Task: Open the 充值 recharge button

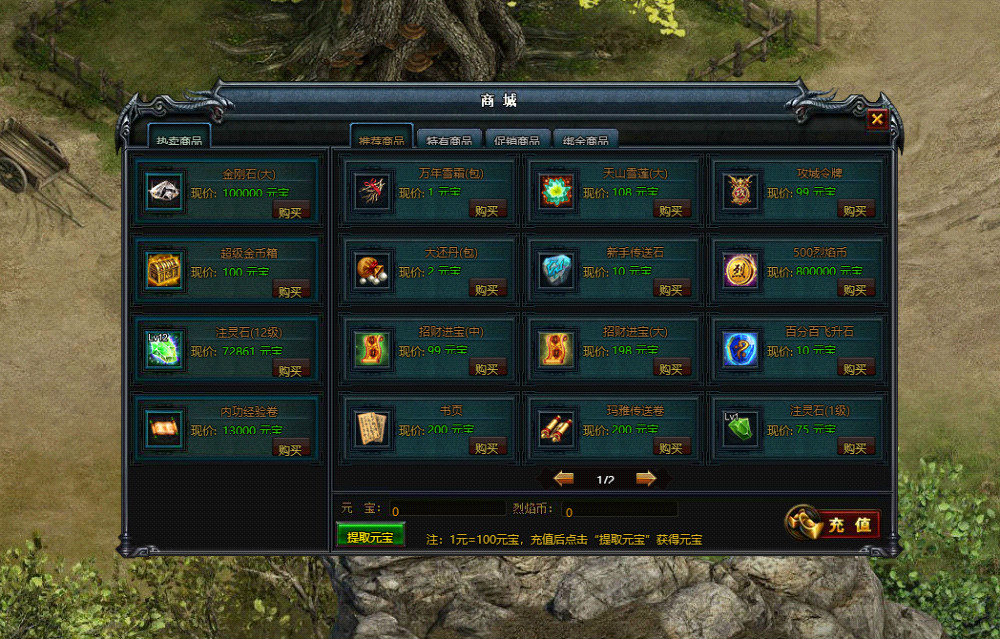Action: 833,523
